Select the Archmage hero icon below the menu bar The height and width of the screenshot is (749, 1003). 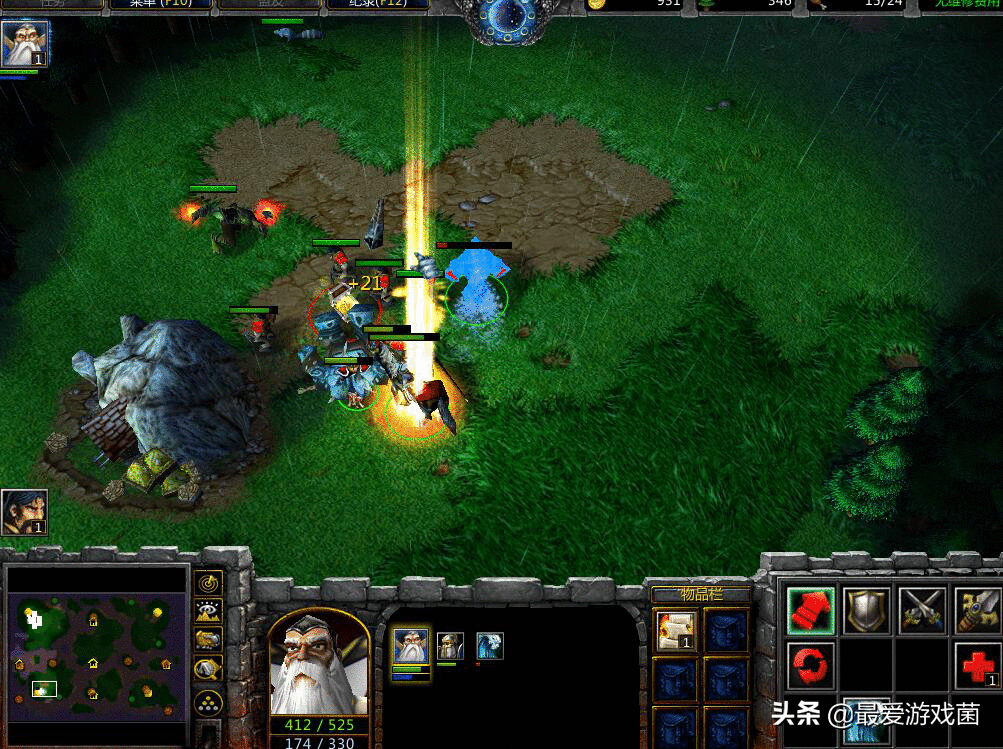click(24, 45)
